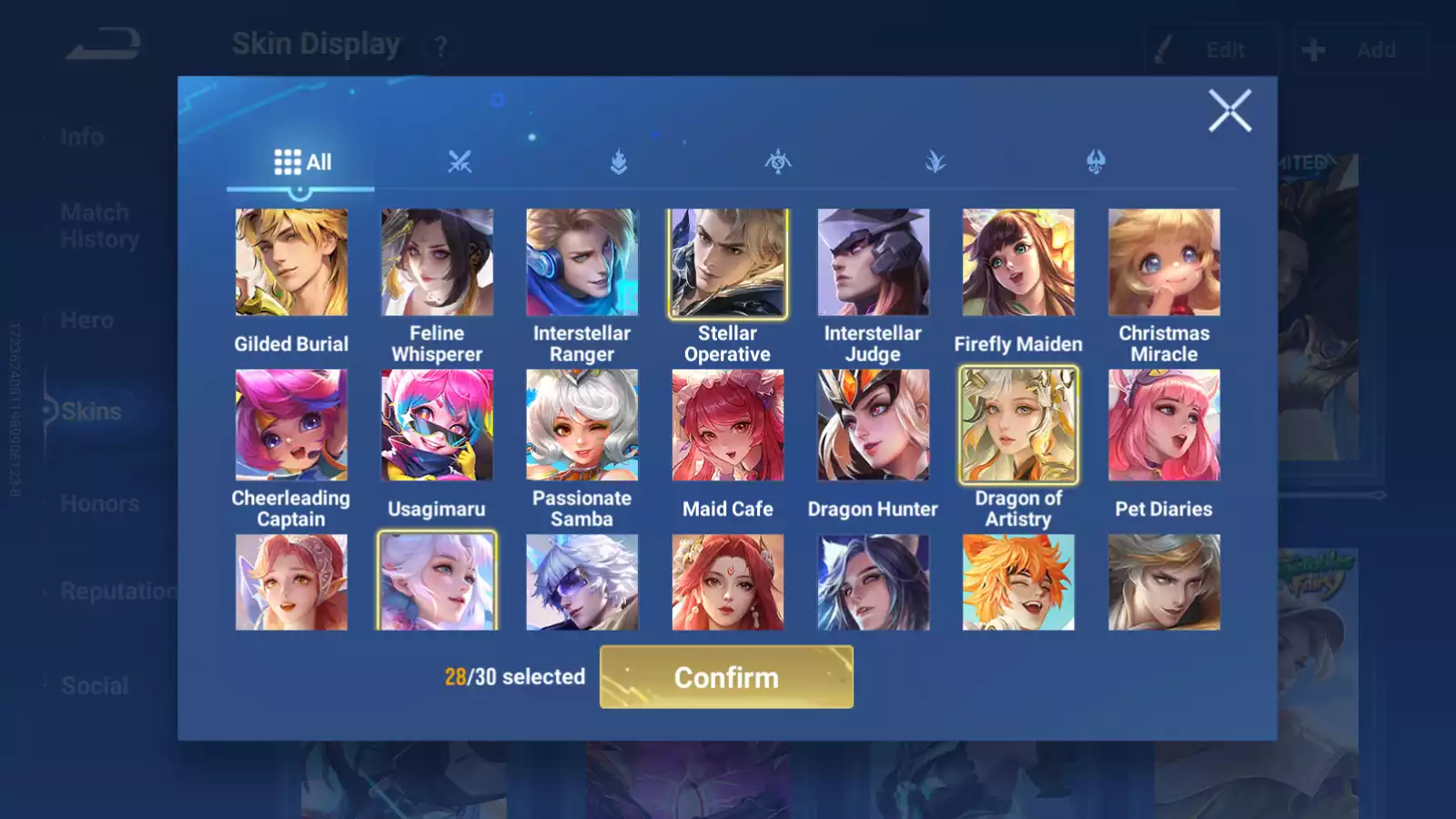
Task: Select the orange fox-eared hero skin
Action: point(1018,582)
